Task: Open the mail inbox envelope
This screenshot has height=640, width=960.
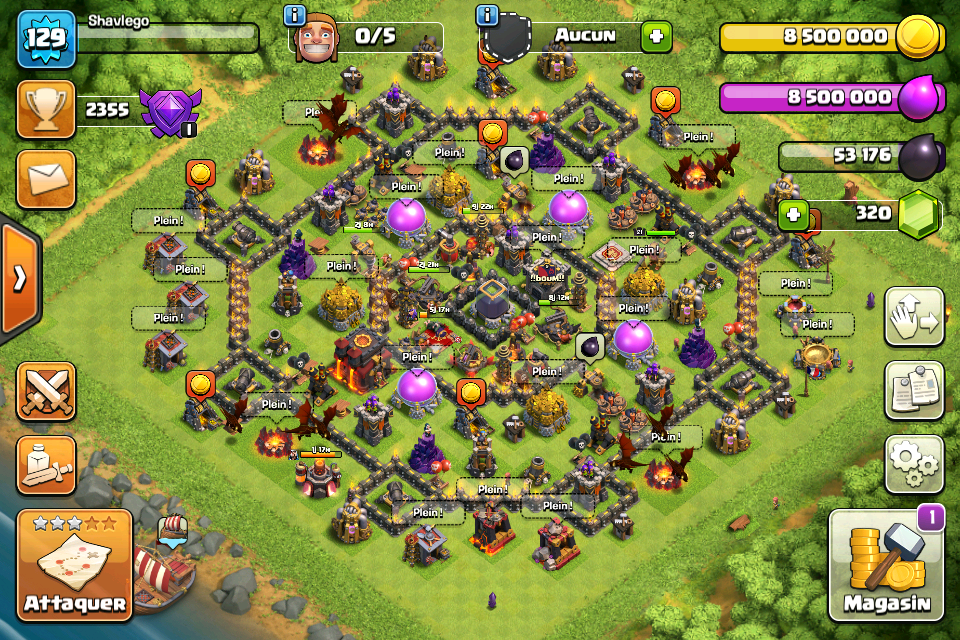Action: click(46, 179)
